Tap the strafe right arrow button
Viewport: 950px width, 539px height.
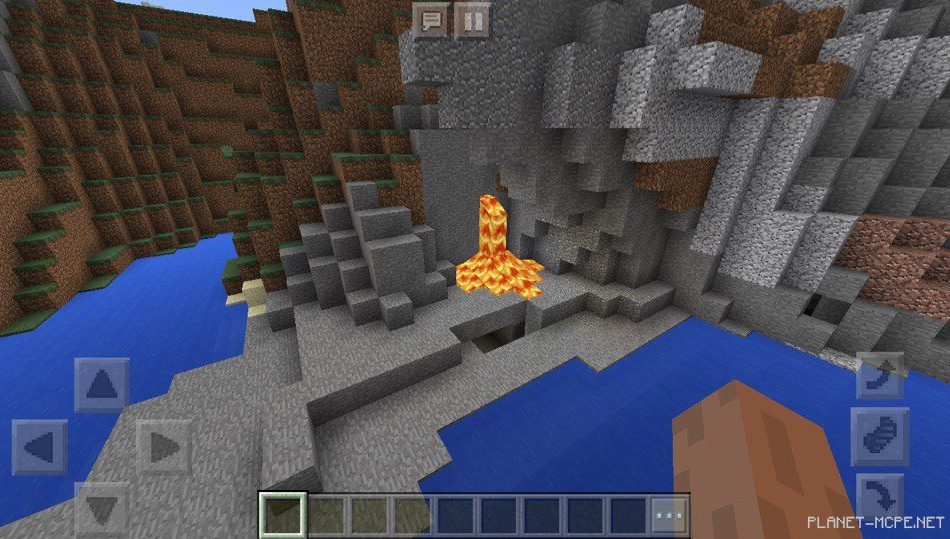click(163, 446)
